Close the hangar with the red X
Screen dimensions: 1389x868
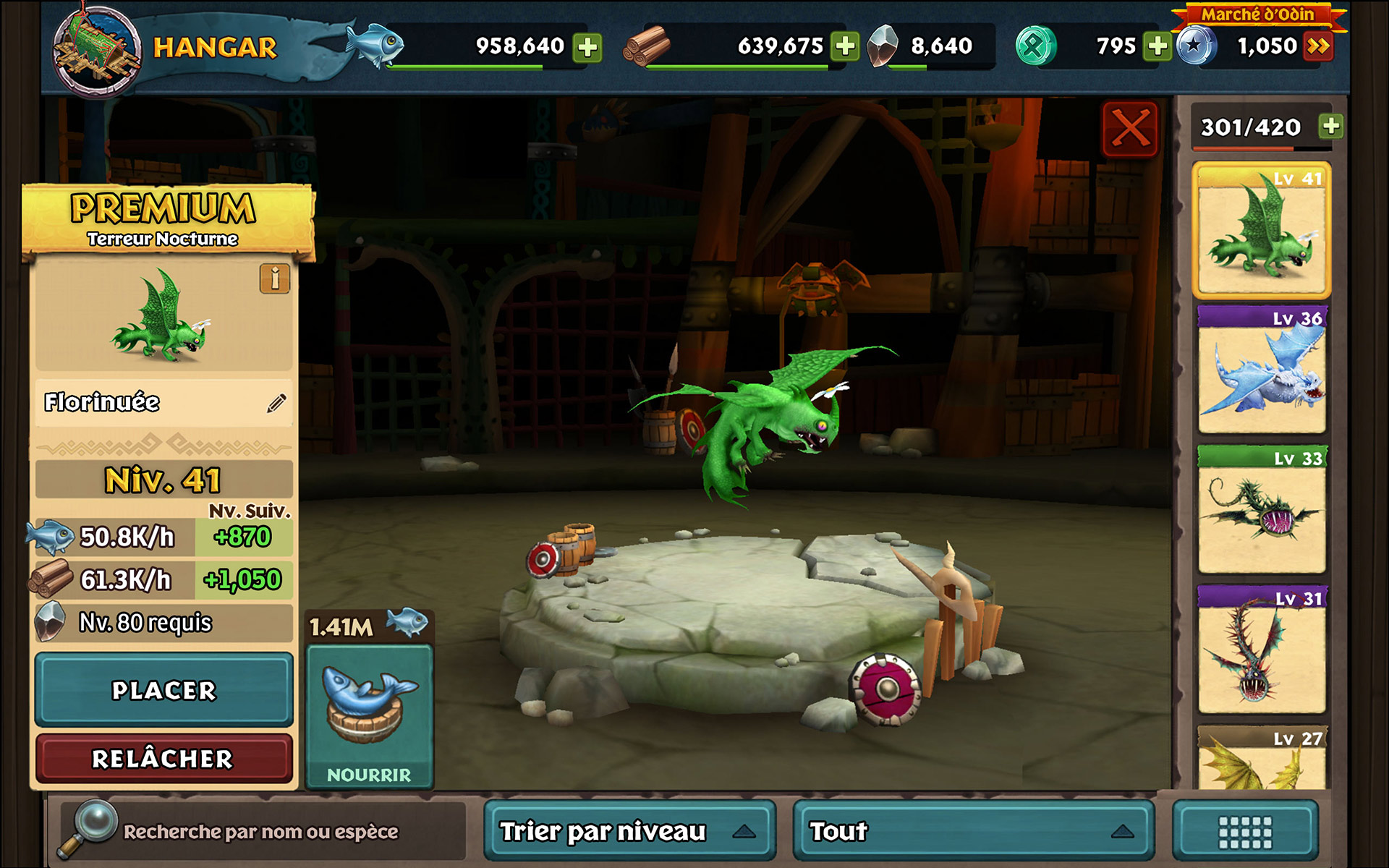click(x=1130, y=129)
